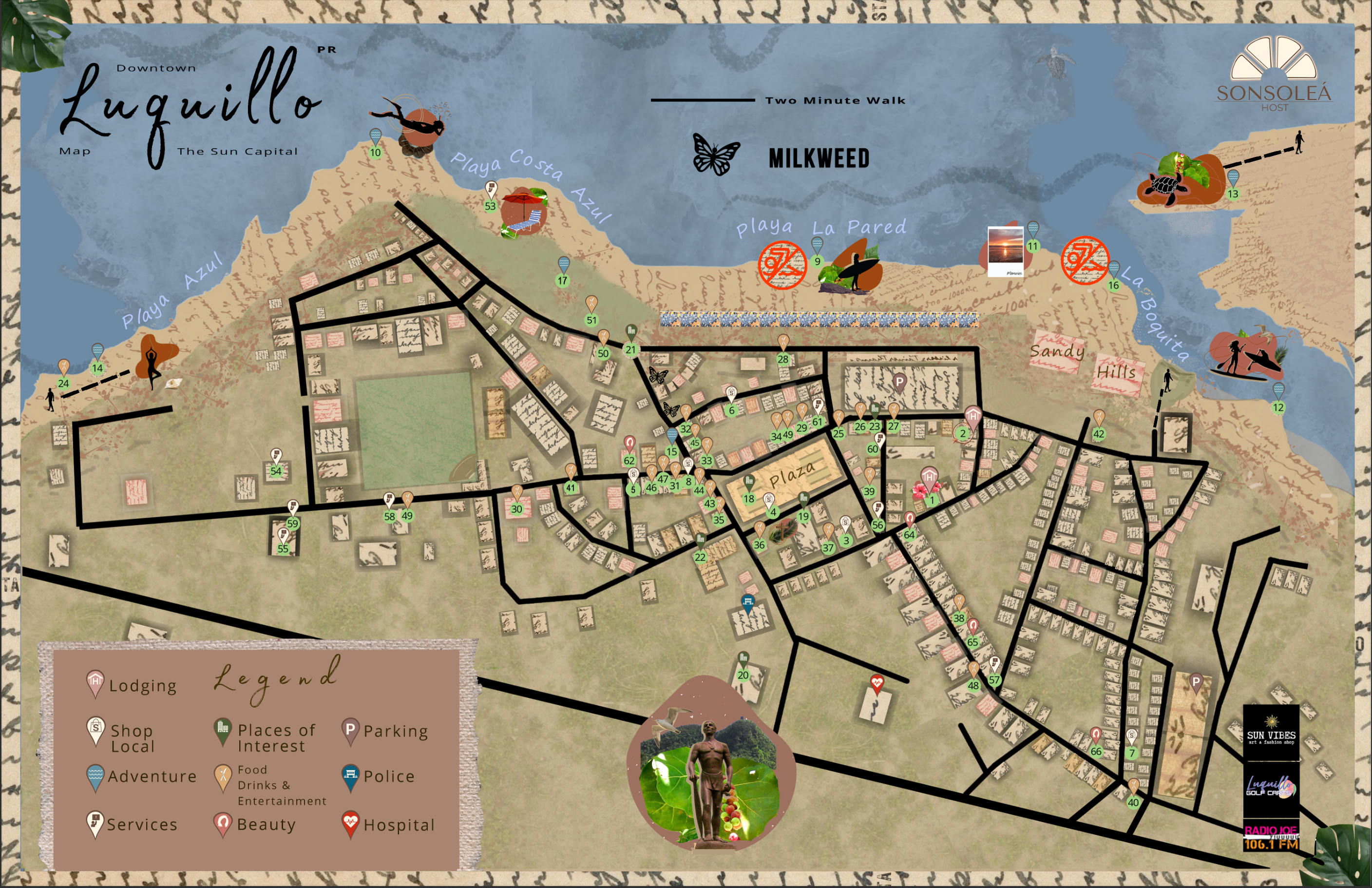Click the Radio Joe 106.1 FM logo
Screen dimensions: 1372x888
click(x=1271, y=837)
